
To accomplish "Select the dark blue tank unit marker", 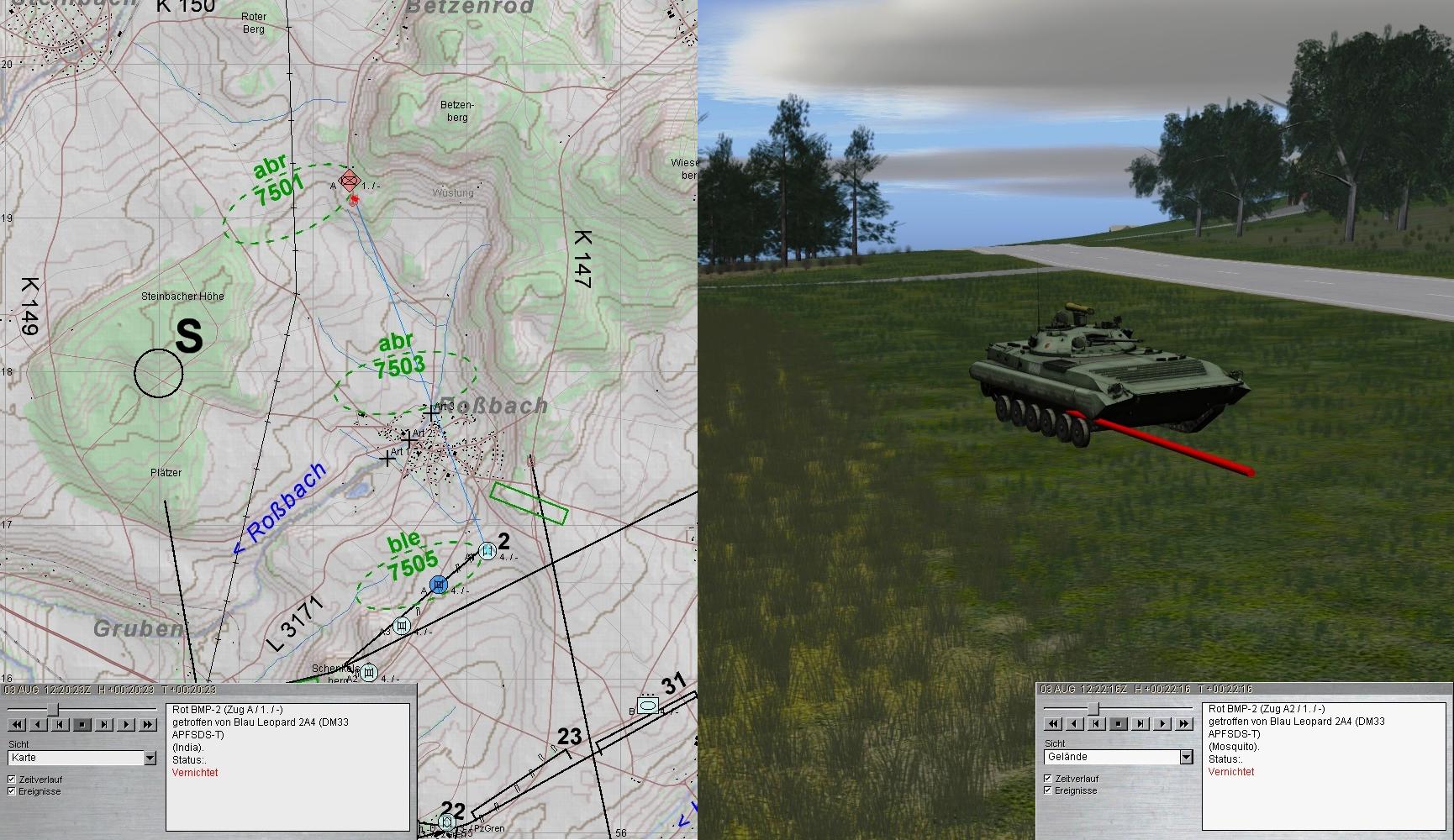I will (x=438, y=584).
